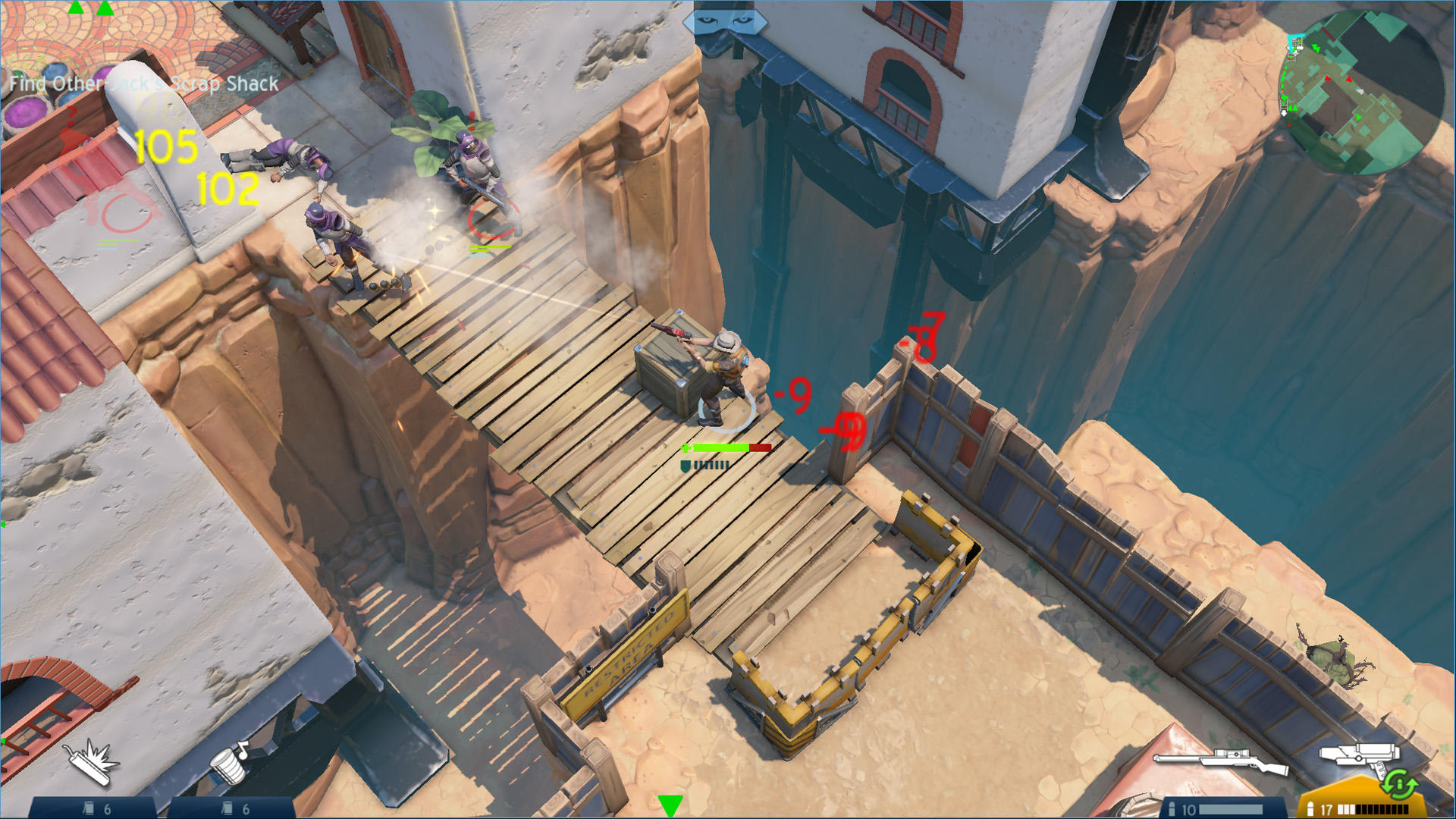
Task: Click the player's green health bar
Action: point(717,448)
